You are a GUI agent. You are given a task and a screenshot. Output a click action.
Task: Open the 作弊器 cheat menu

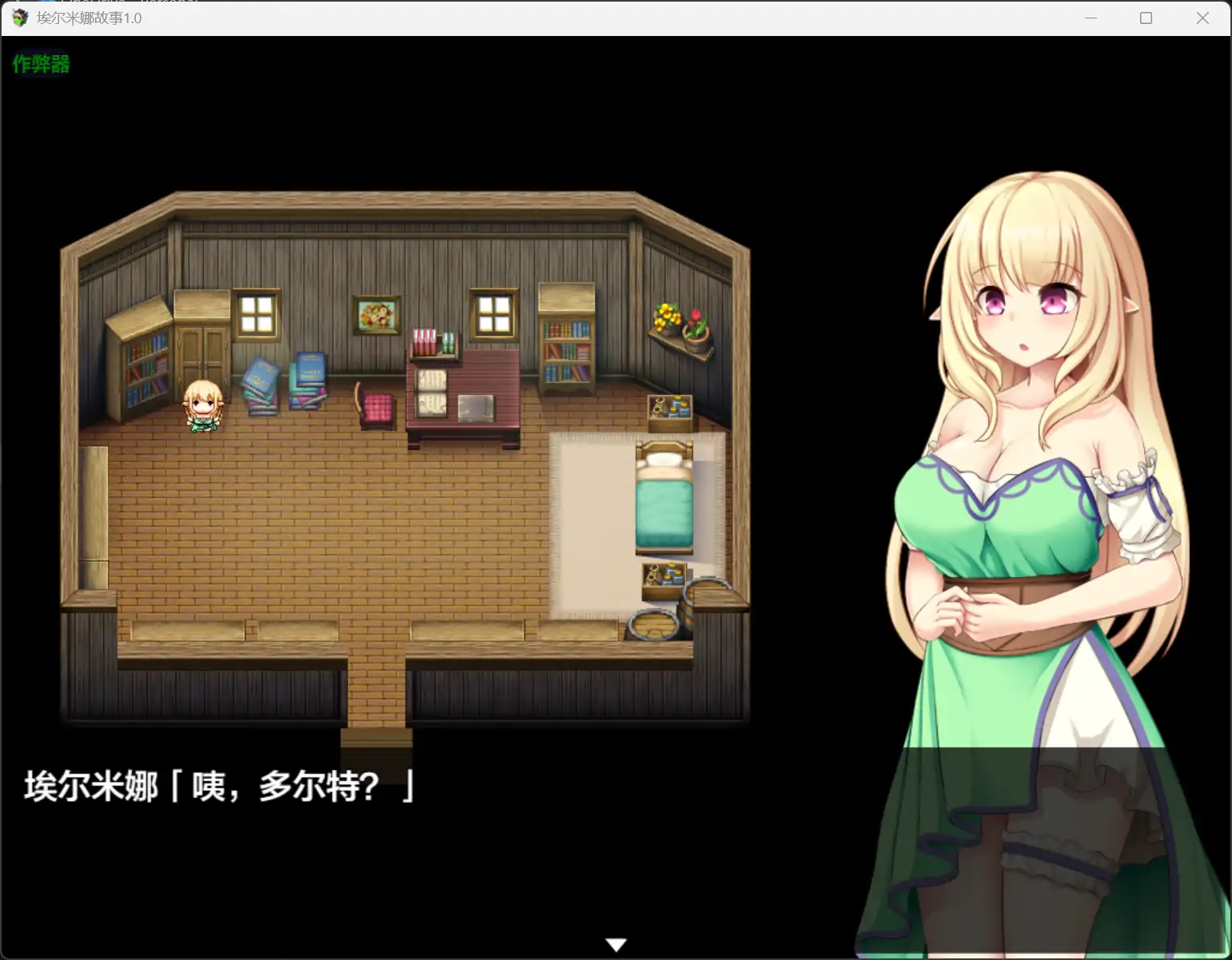pos(40,64)
